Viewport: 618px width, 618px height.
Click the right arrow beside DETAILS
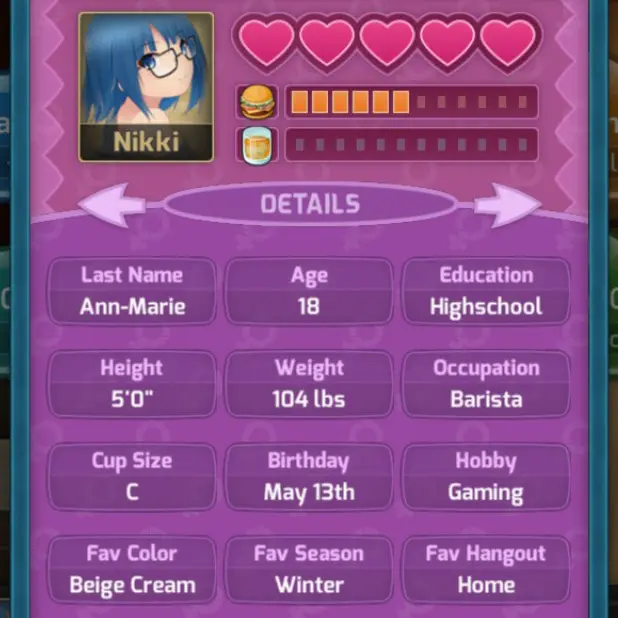pos(507,205)
